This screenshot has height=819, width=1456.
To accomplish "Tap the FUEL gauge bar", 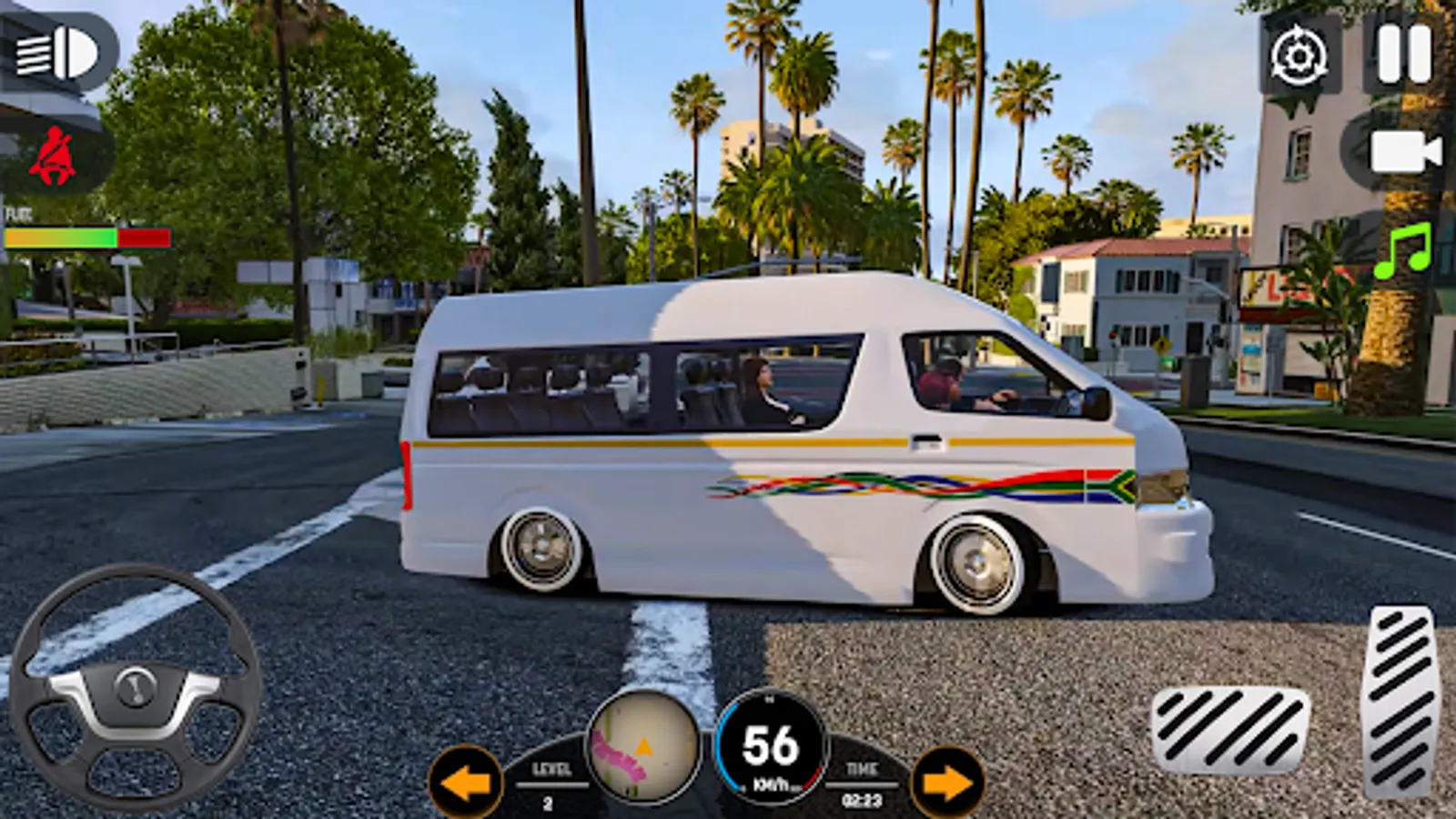I will coord(86,238).
